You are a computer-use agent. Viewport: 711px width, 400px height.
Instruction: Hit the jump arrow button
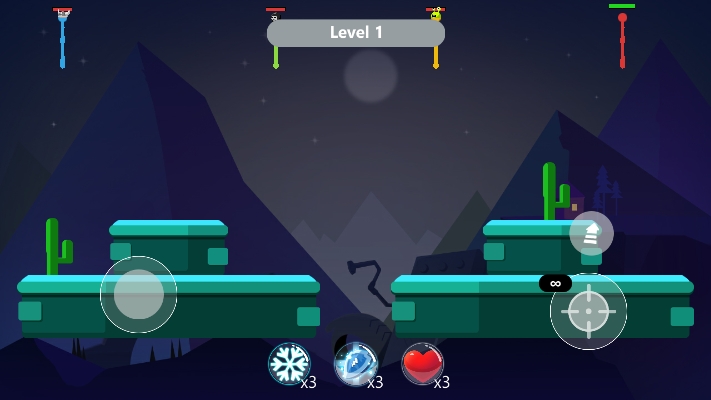(x=591, y=233)
